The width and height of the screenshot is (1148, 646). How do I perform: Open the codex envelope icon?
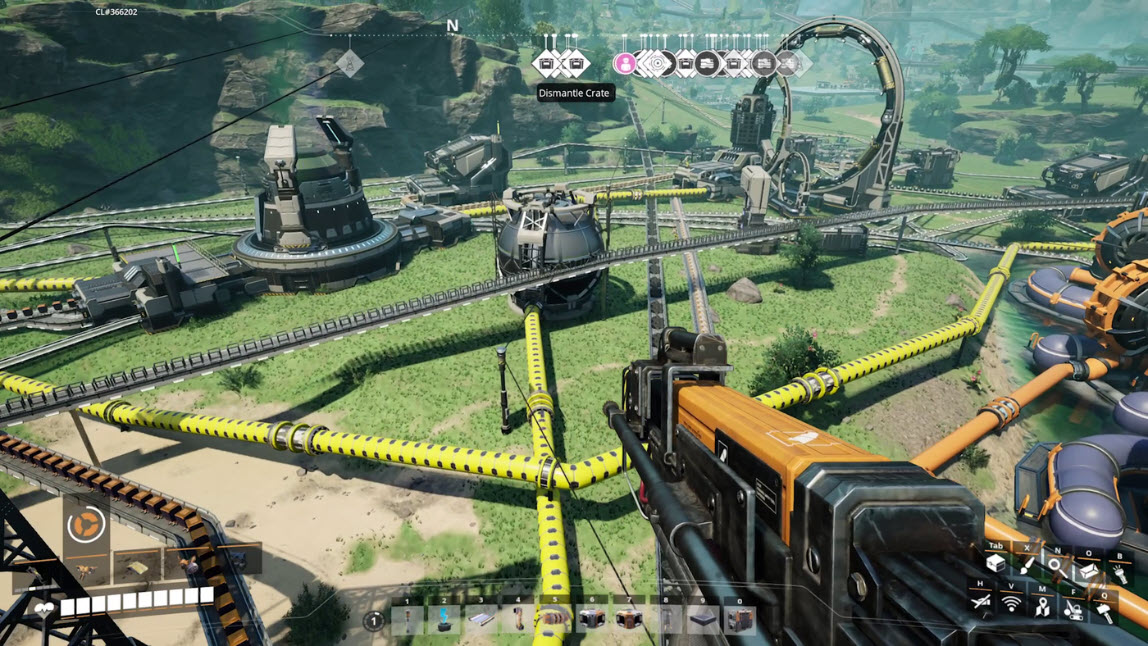[1088, 570]
